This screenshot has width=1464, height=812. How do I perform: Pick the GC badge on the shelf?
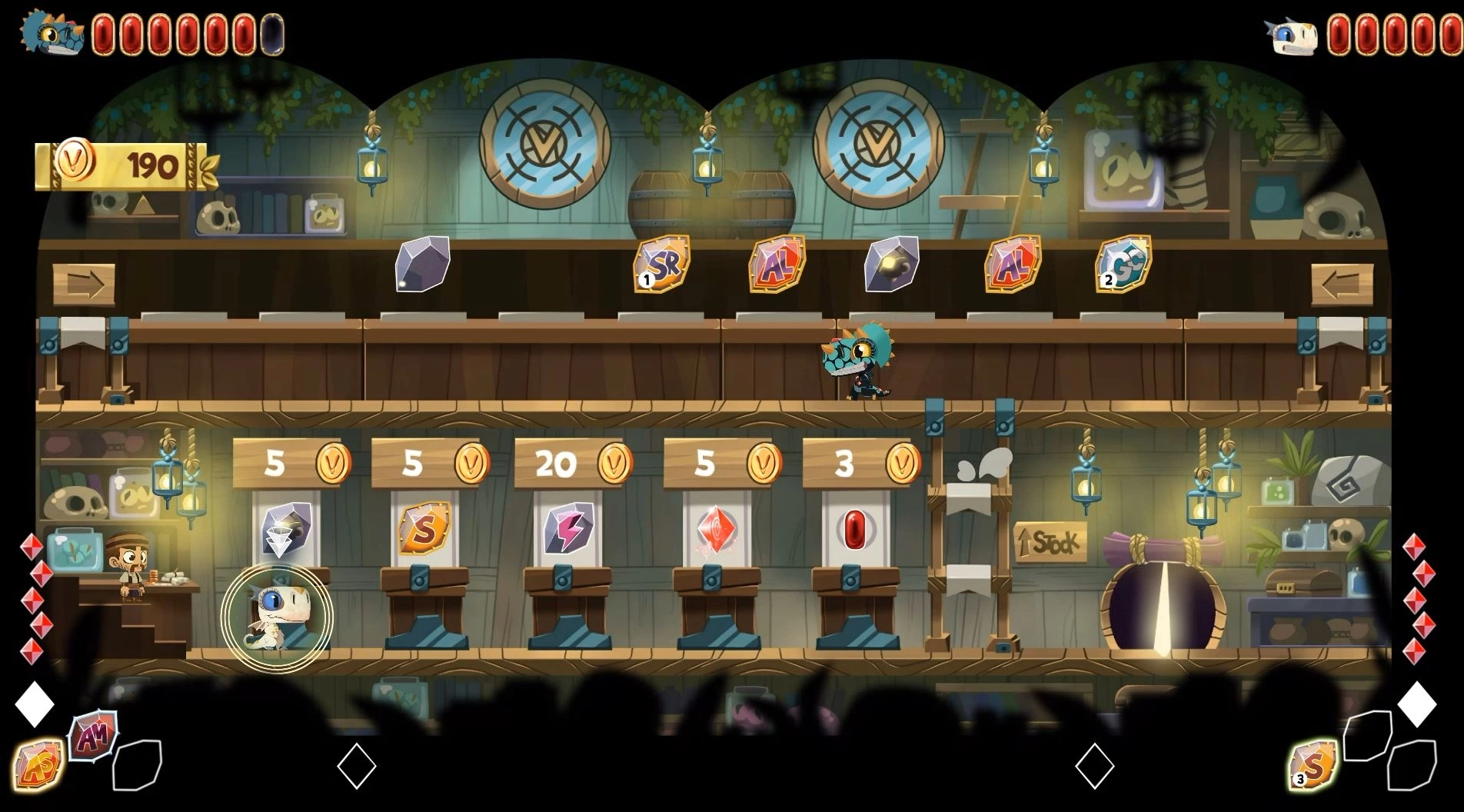pyautogui.click(x=1123, y=265)
